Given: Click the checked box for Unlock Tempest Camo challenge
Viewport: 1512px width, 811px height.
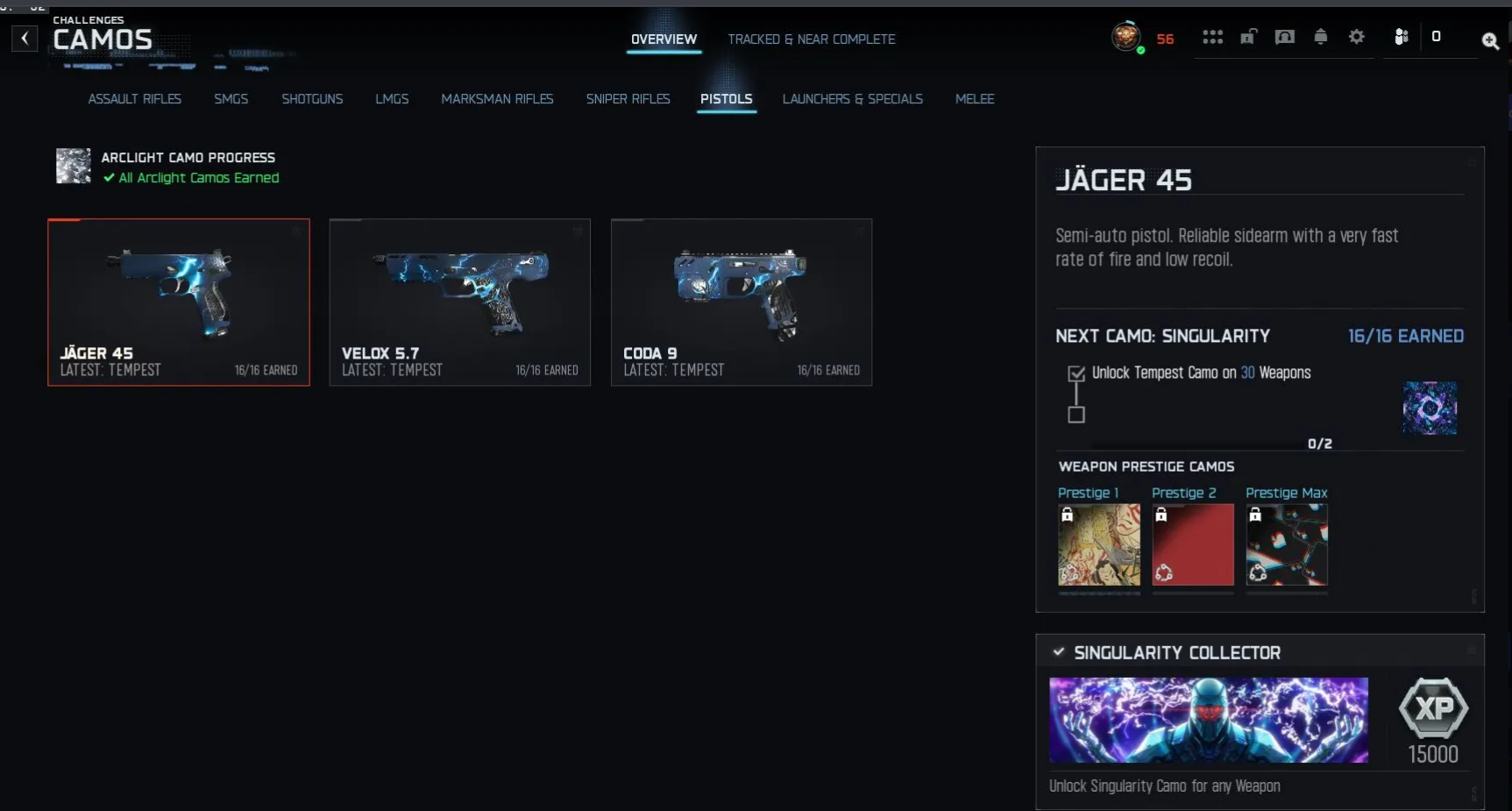Looking at the screenshot, I should click(1076, 373).
